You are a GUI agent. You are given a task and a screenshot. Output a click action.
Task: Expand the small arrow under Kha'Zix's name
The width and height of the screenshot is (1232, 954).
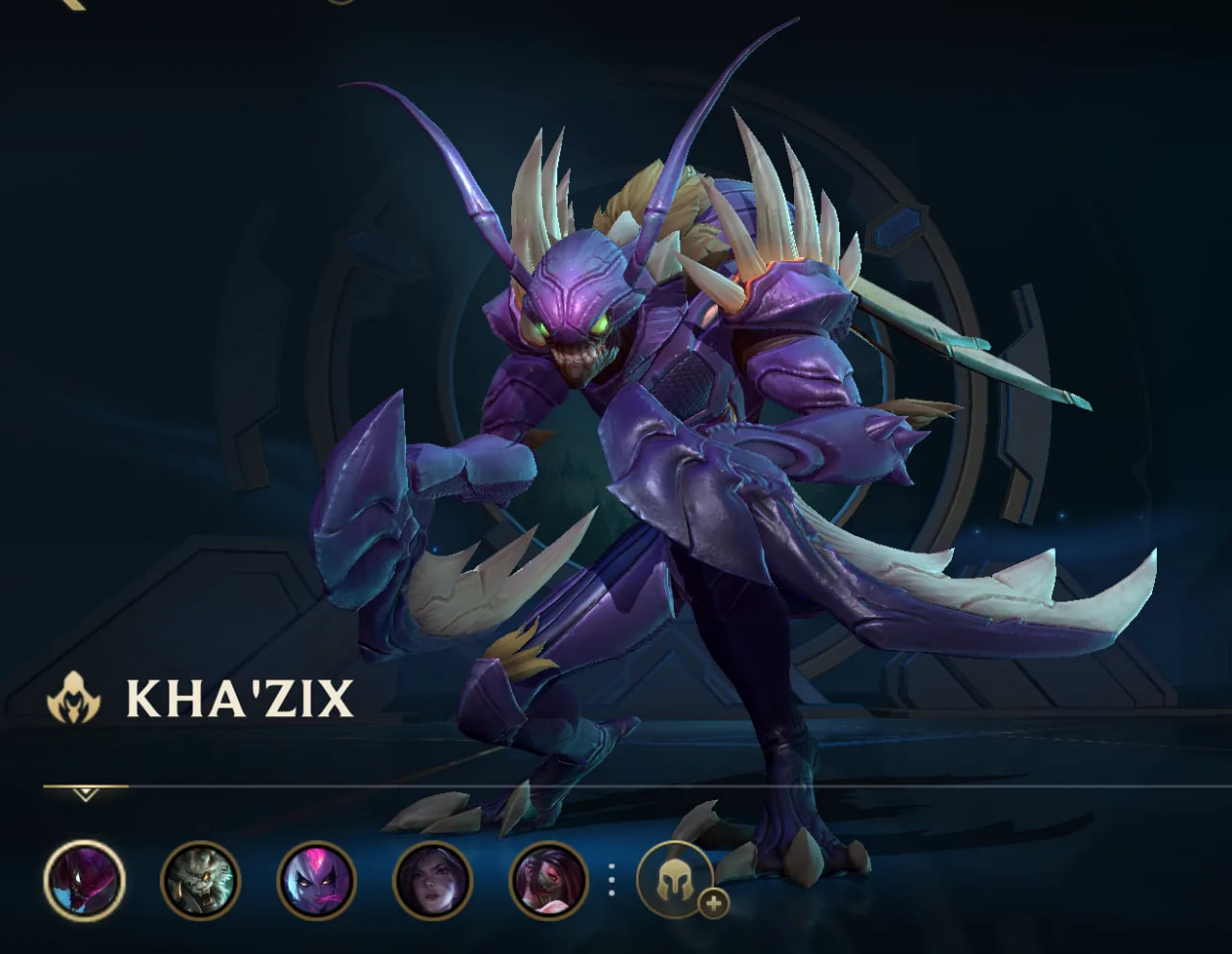tap(86, 794)
